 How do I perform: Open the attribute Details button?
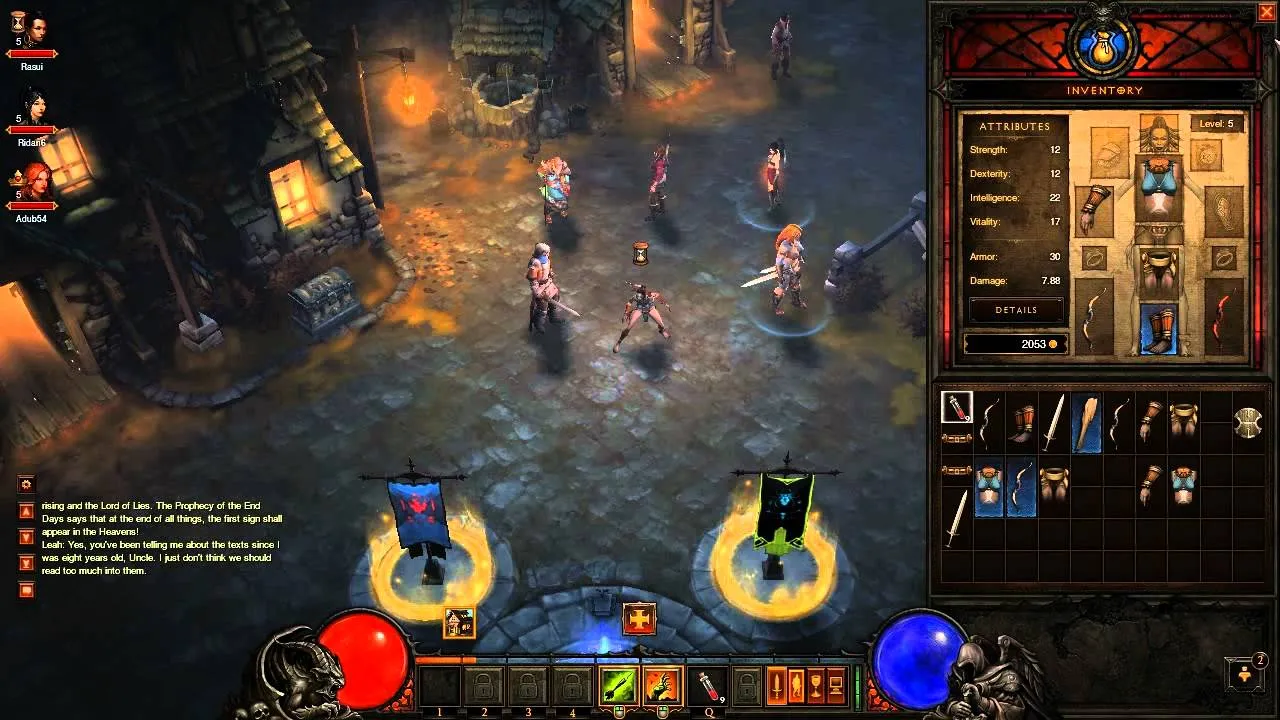coord(1016,310)
